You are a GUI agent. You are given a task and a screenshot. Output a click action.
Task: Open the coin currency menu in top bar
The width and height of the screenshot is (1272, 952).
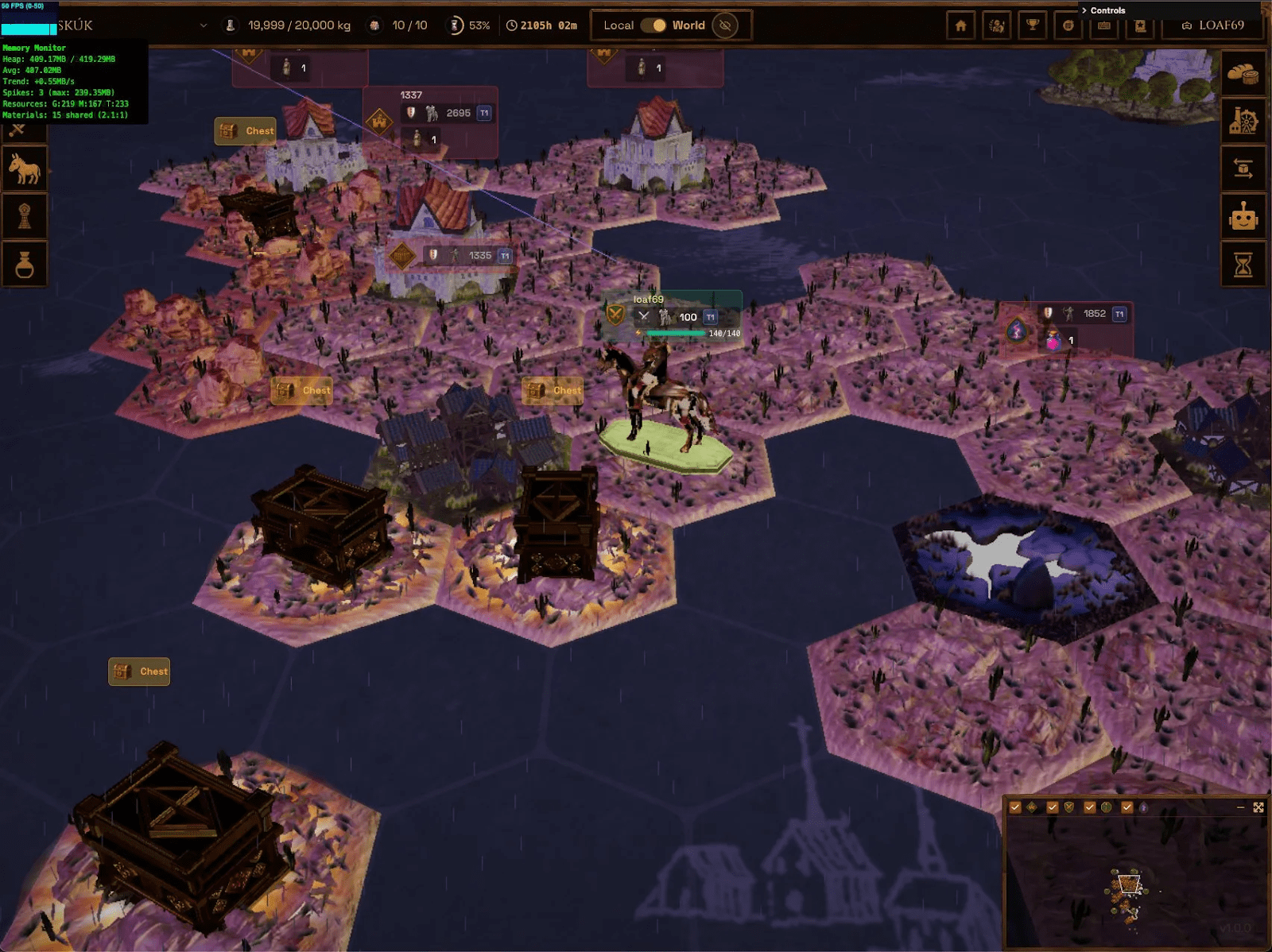click(1068, 25)
